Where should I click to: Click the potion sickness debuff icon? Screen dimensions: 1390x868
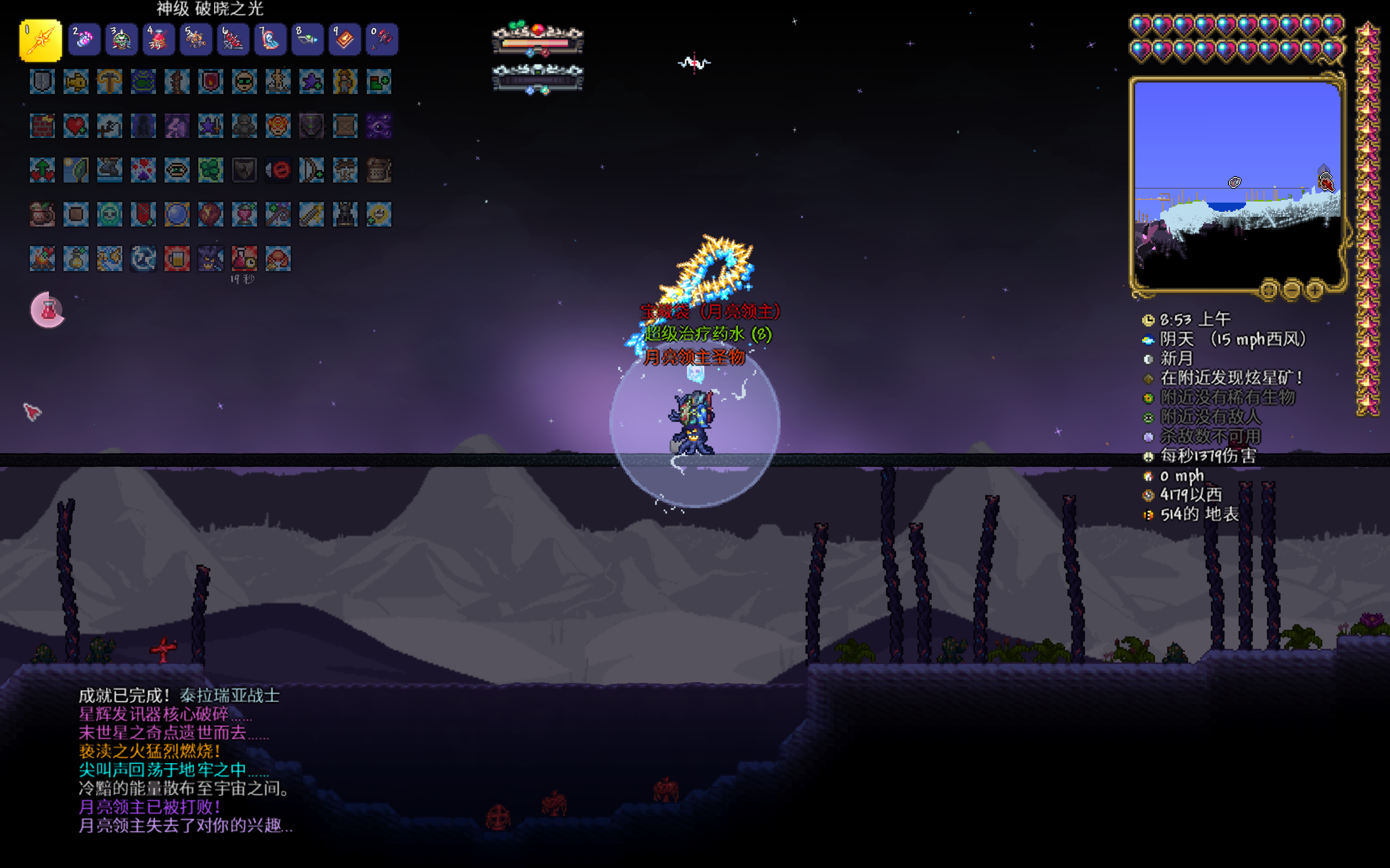[244, 259]
